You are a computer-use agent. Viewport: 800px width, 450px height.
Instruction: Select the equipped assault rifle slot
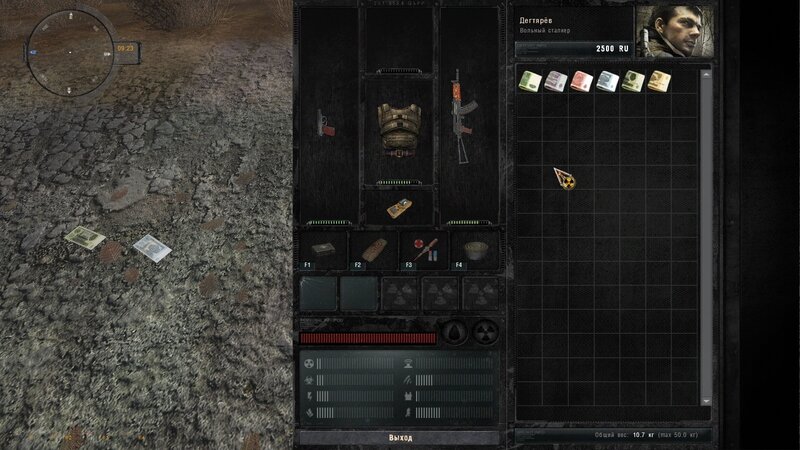tap(464, 116)
